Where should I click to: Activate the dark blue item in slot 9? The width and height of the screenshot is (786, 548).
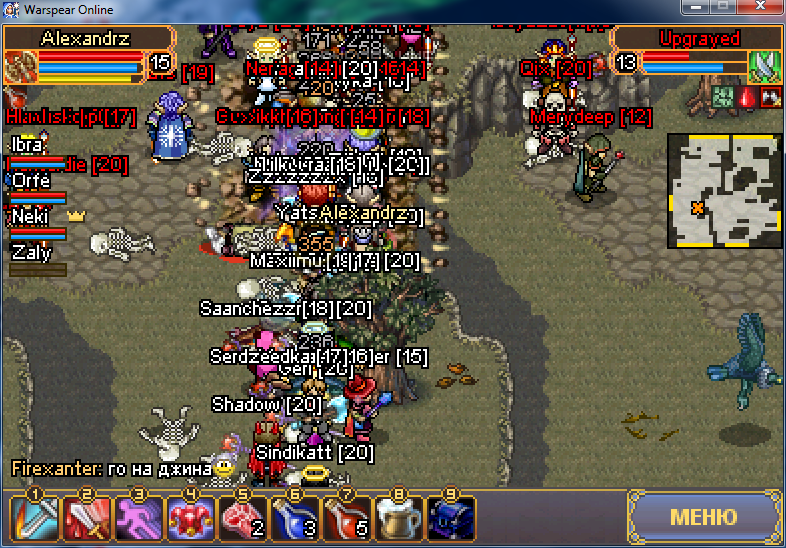[450, 520]
